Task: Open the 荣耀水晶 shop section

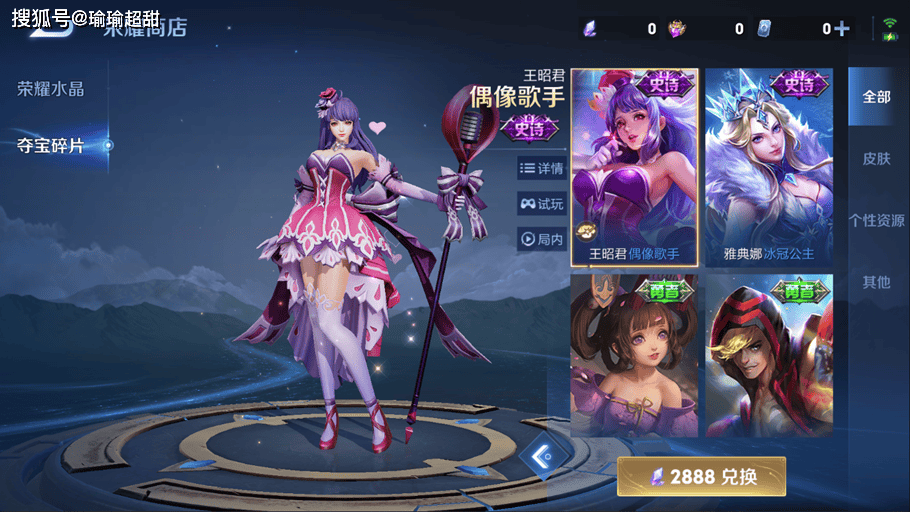Action: click(51, 89)
